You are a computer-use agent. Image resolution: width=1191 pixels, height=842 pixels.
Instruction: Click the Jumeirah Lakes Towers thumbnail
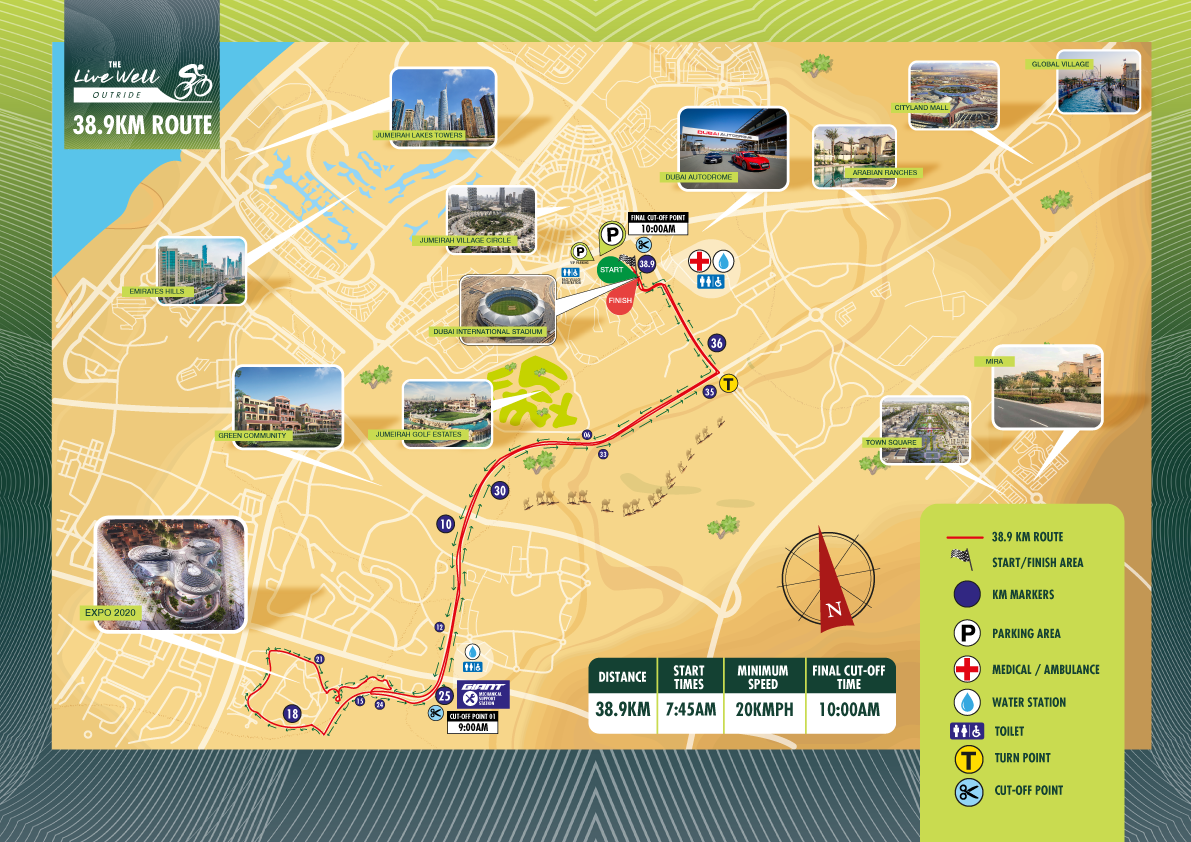pyautogui.click(x=443, y=107)
